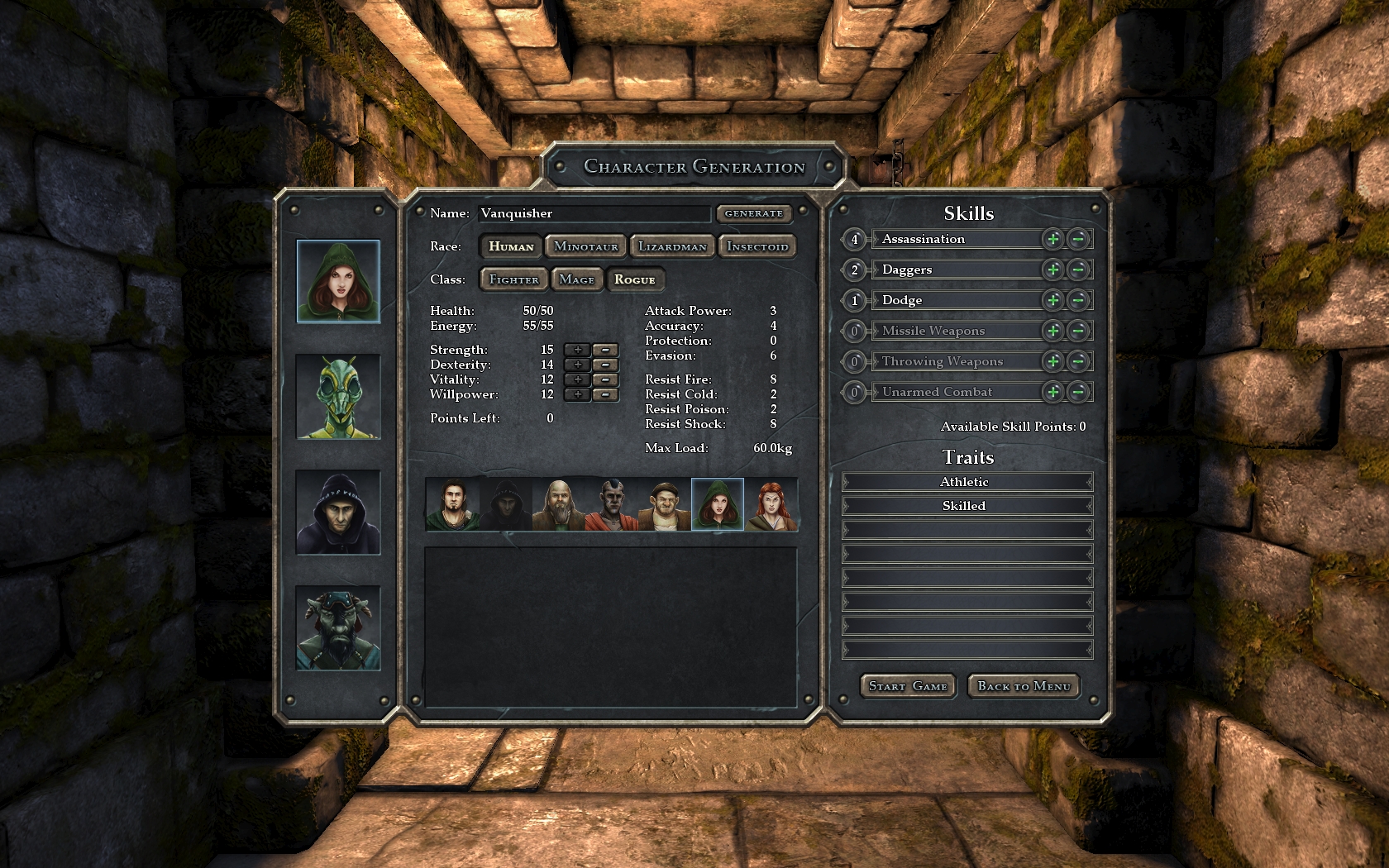This screenshot has height=868, width=1389.
Task: Add a point to Dodge skill
Action: [1052, 300]
